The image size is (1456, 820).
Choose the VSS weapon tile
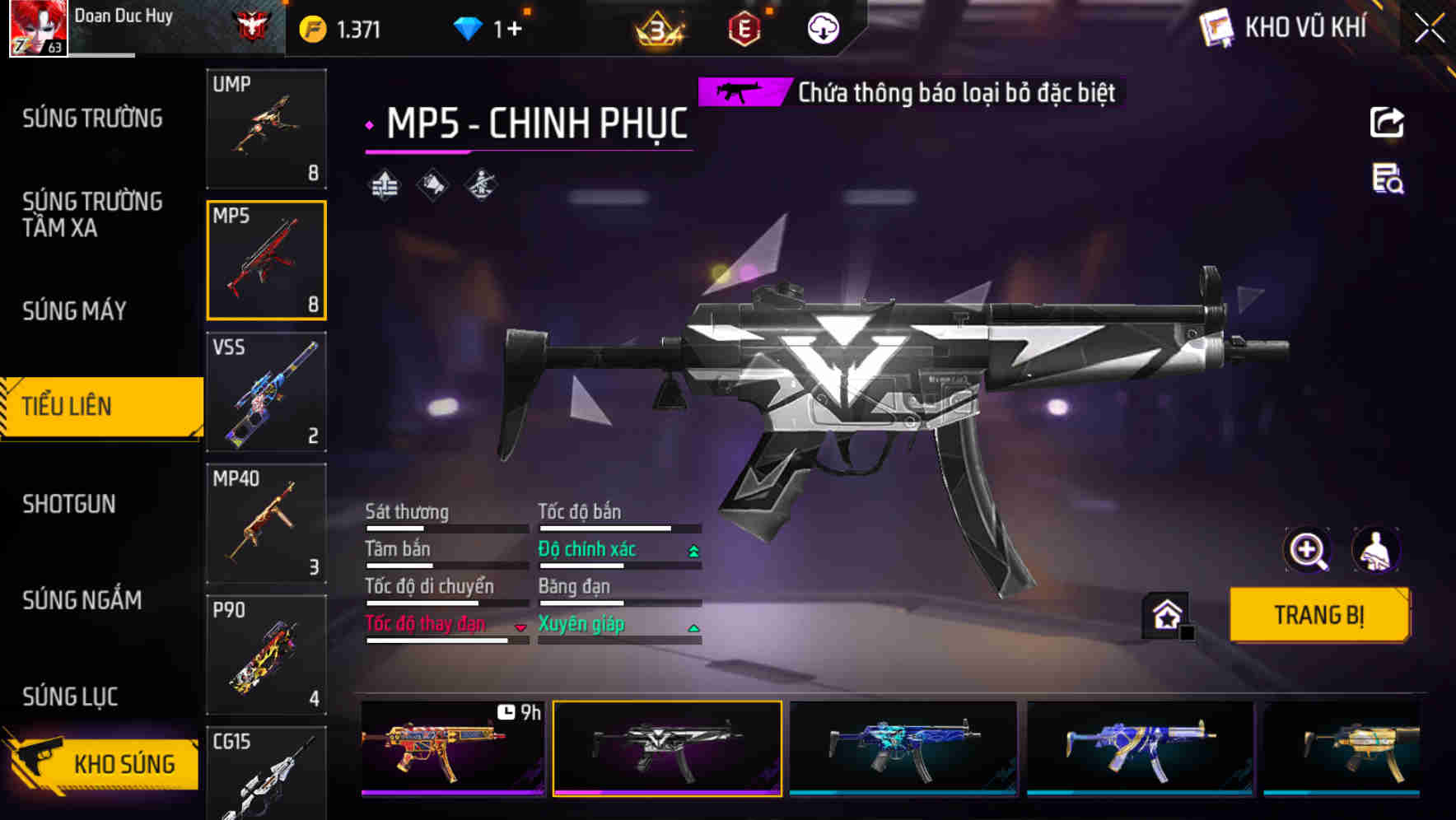click(x=266, y=392)
